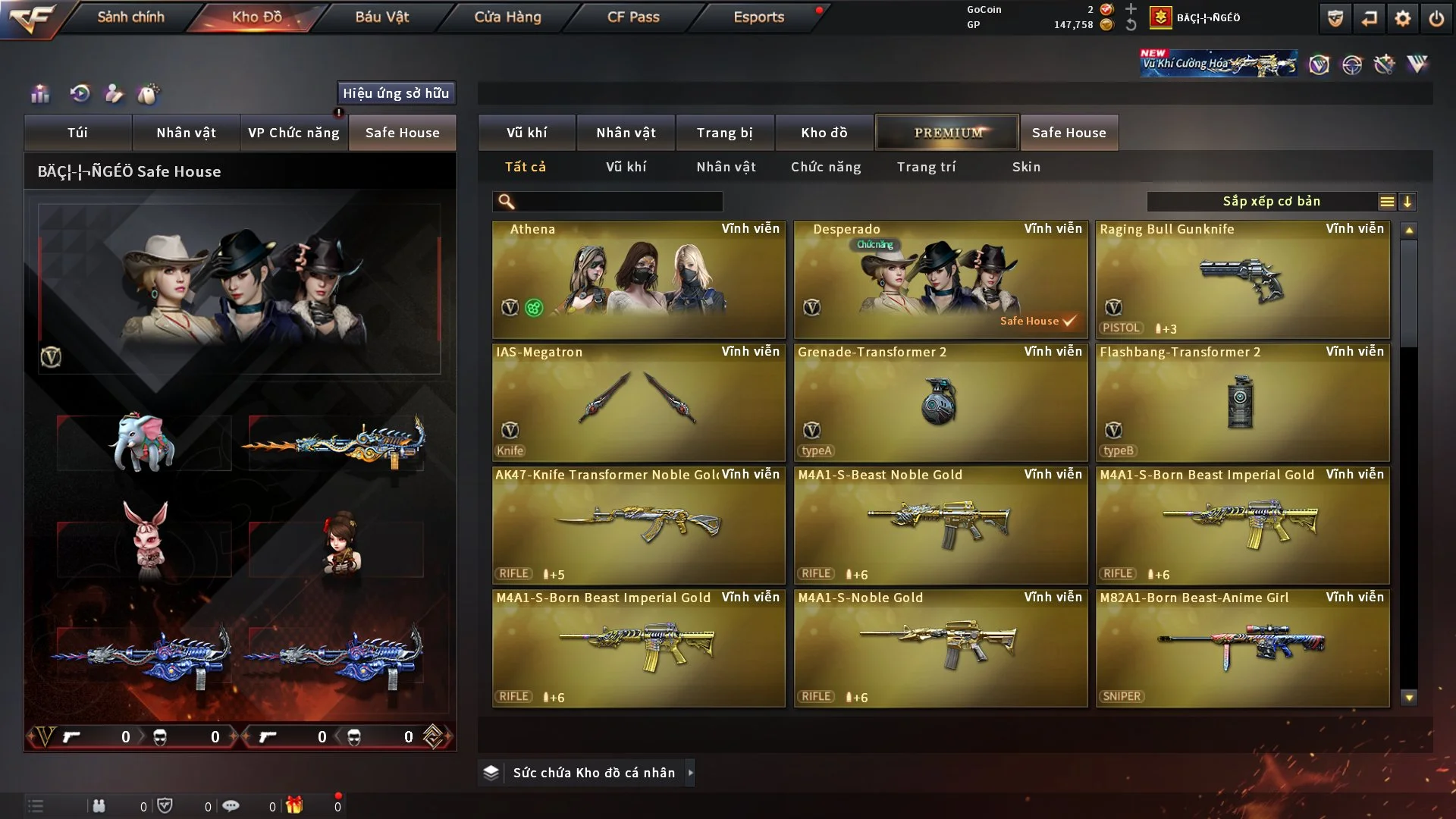Screen dimensions: 1456x819
Task: Select the M82A1-Born Beast-Anime Girl sniper
Action: coord(1242,648)
